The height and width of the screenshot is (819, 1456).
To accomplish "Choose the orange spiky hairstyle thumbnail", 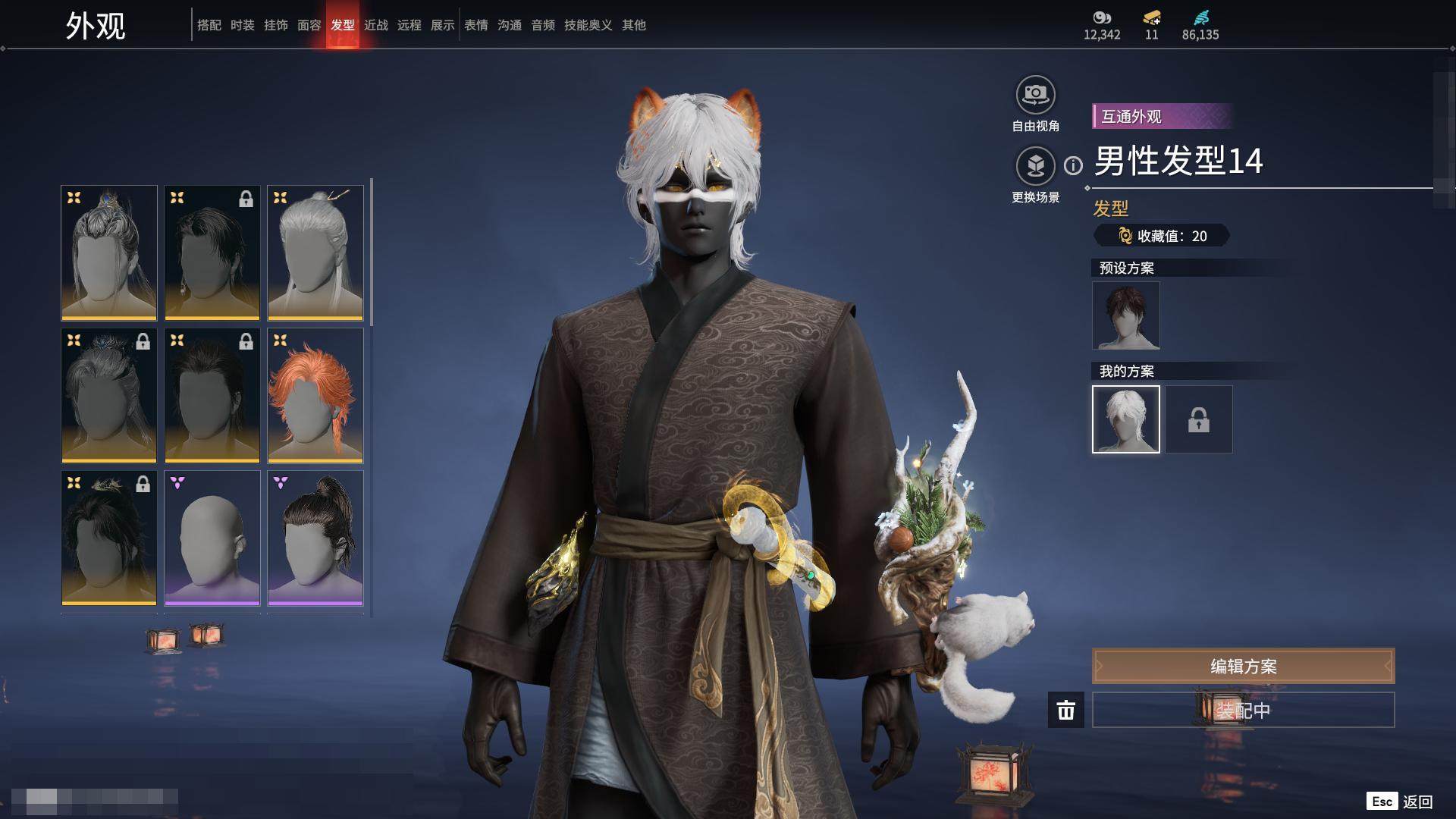I will click(315, 395).
